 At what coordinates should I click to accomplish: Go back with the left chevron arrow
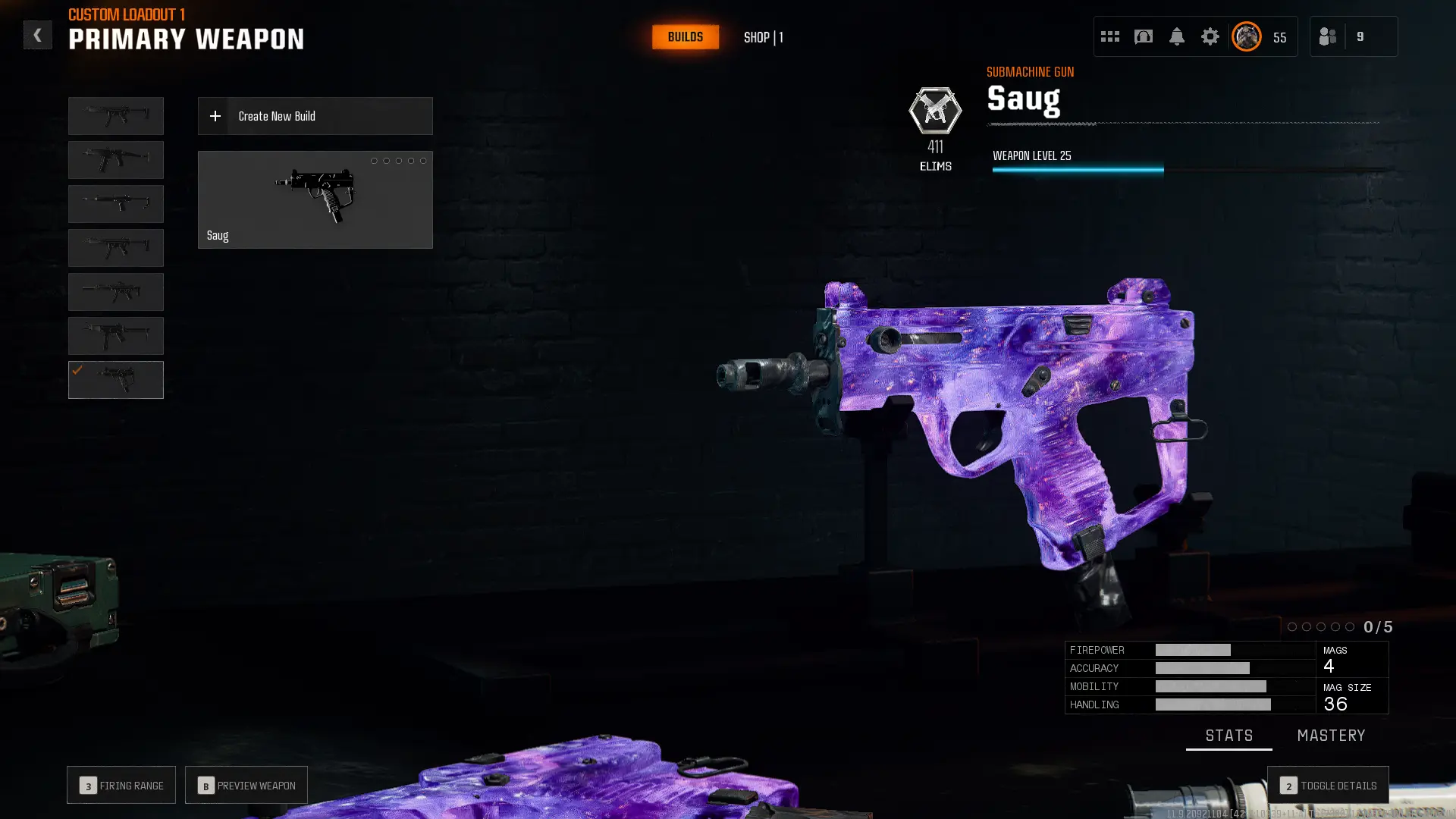(38, 35)
